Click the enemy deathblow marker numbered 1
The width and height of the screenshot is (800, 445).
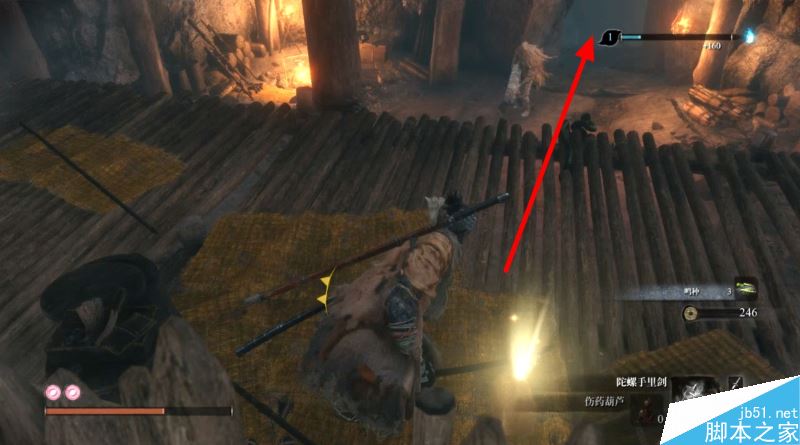[x=610, y=39]
